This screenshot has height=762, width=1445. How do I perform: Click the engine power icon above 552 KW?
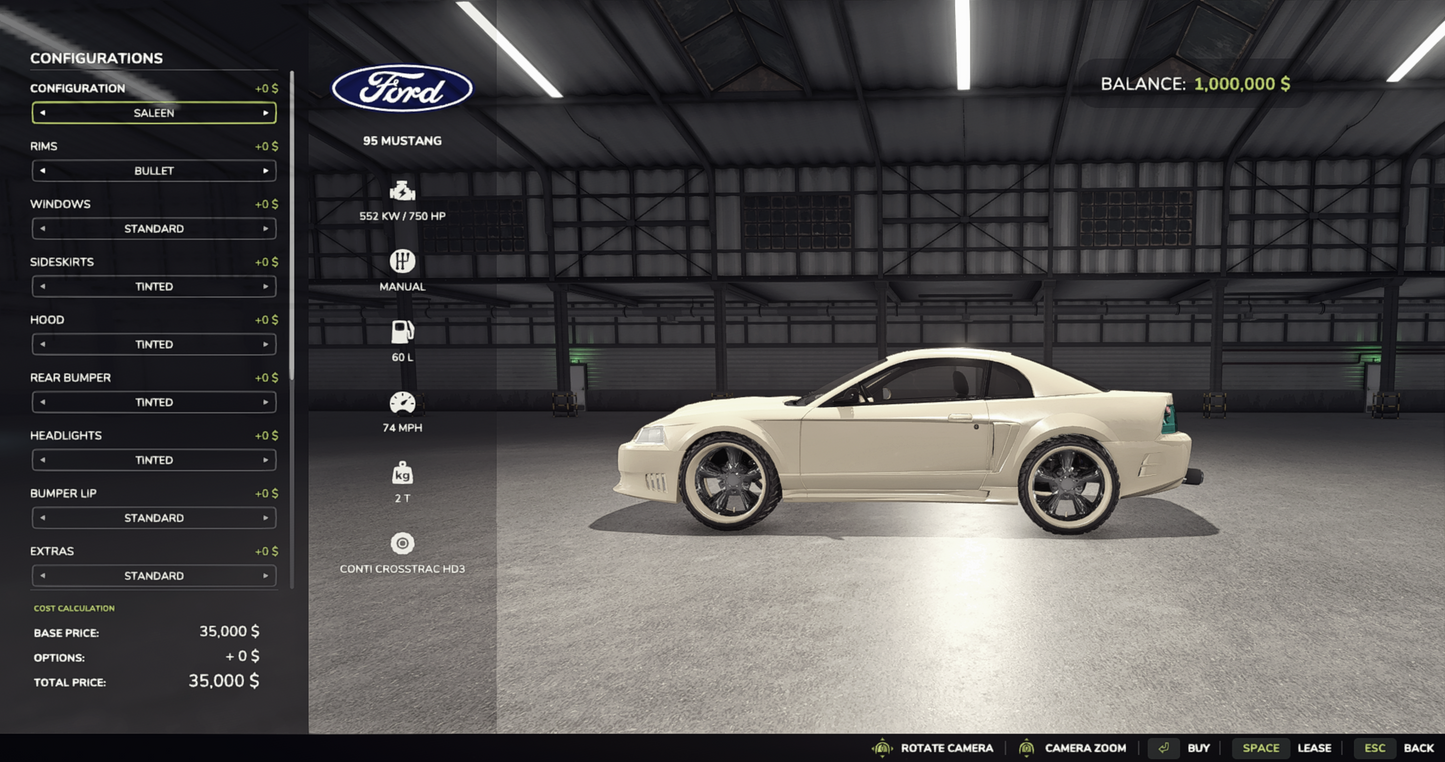402,188
